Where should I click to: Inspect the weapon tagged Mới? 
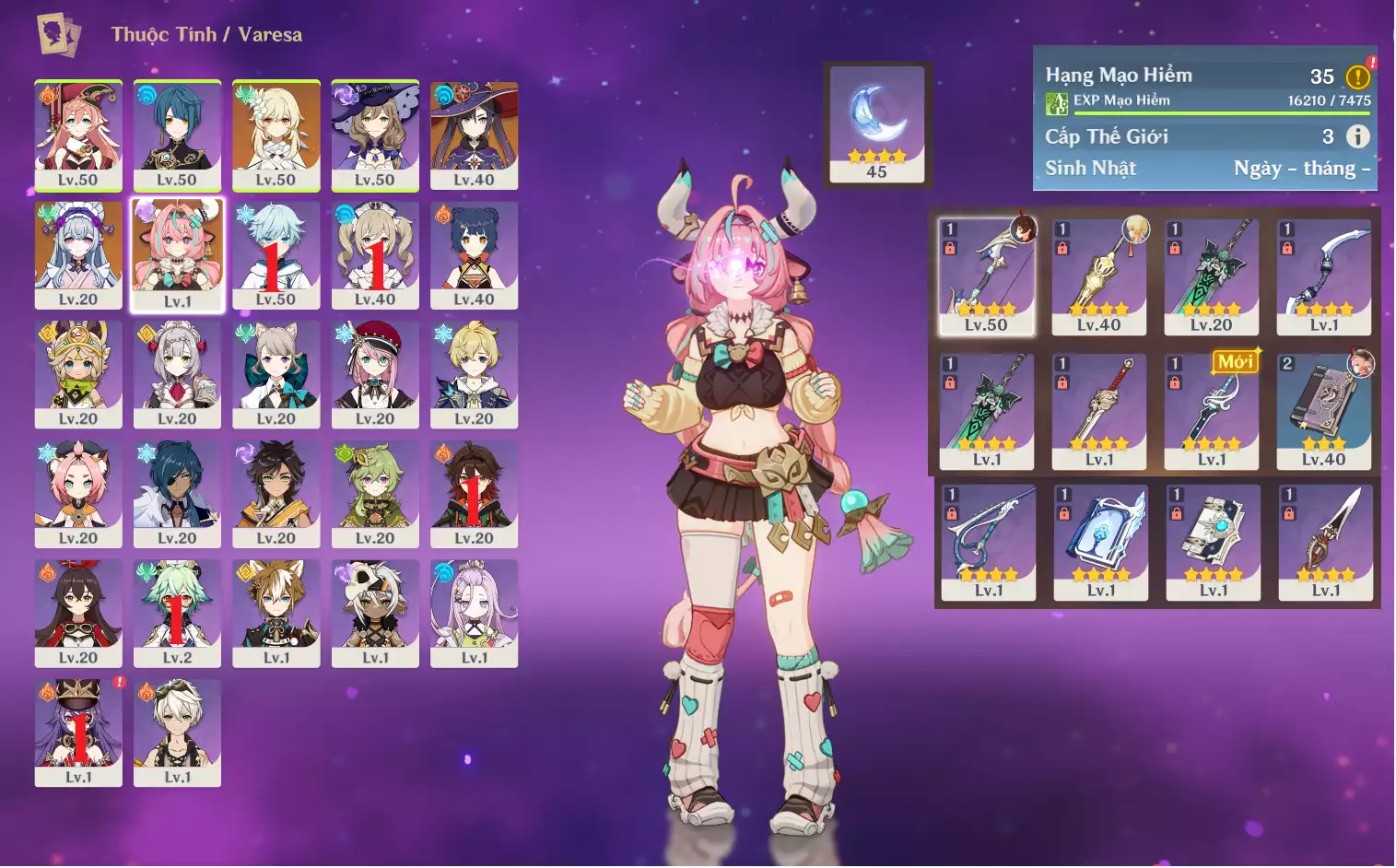[x=1212, y=410]
